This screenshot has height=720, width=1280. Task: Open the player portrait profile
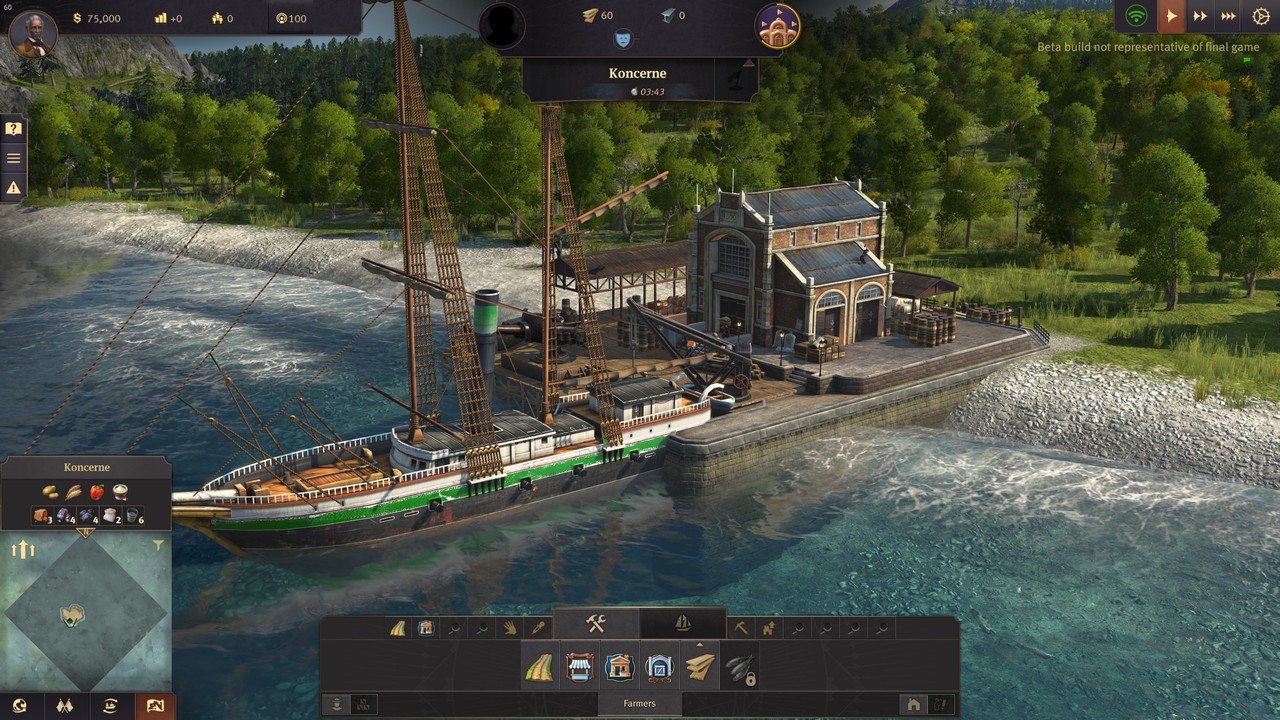[x=33, y=31]
